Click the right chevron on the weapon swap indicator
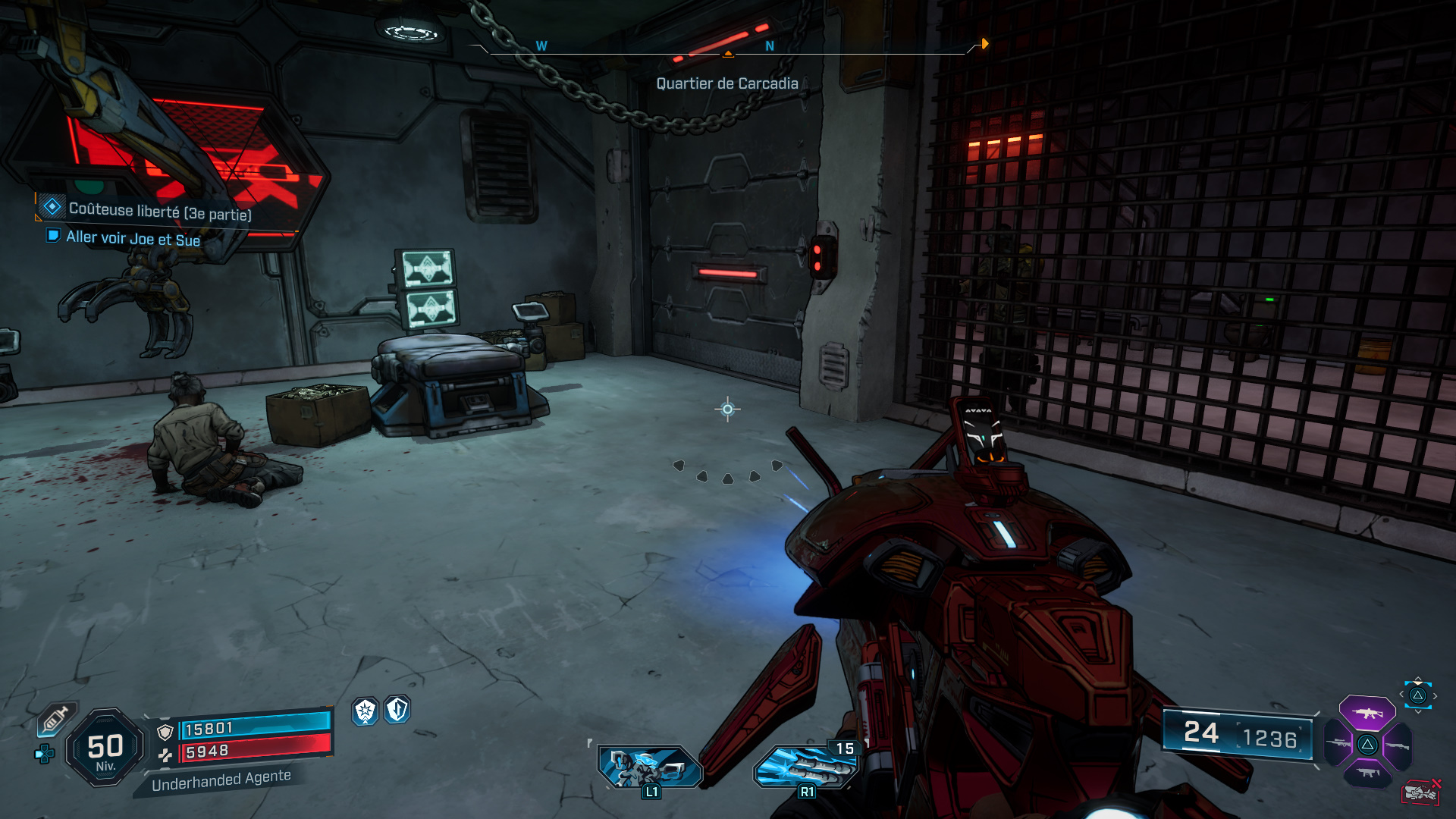The image size is (1456, 819). tap(1436, 695)
